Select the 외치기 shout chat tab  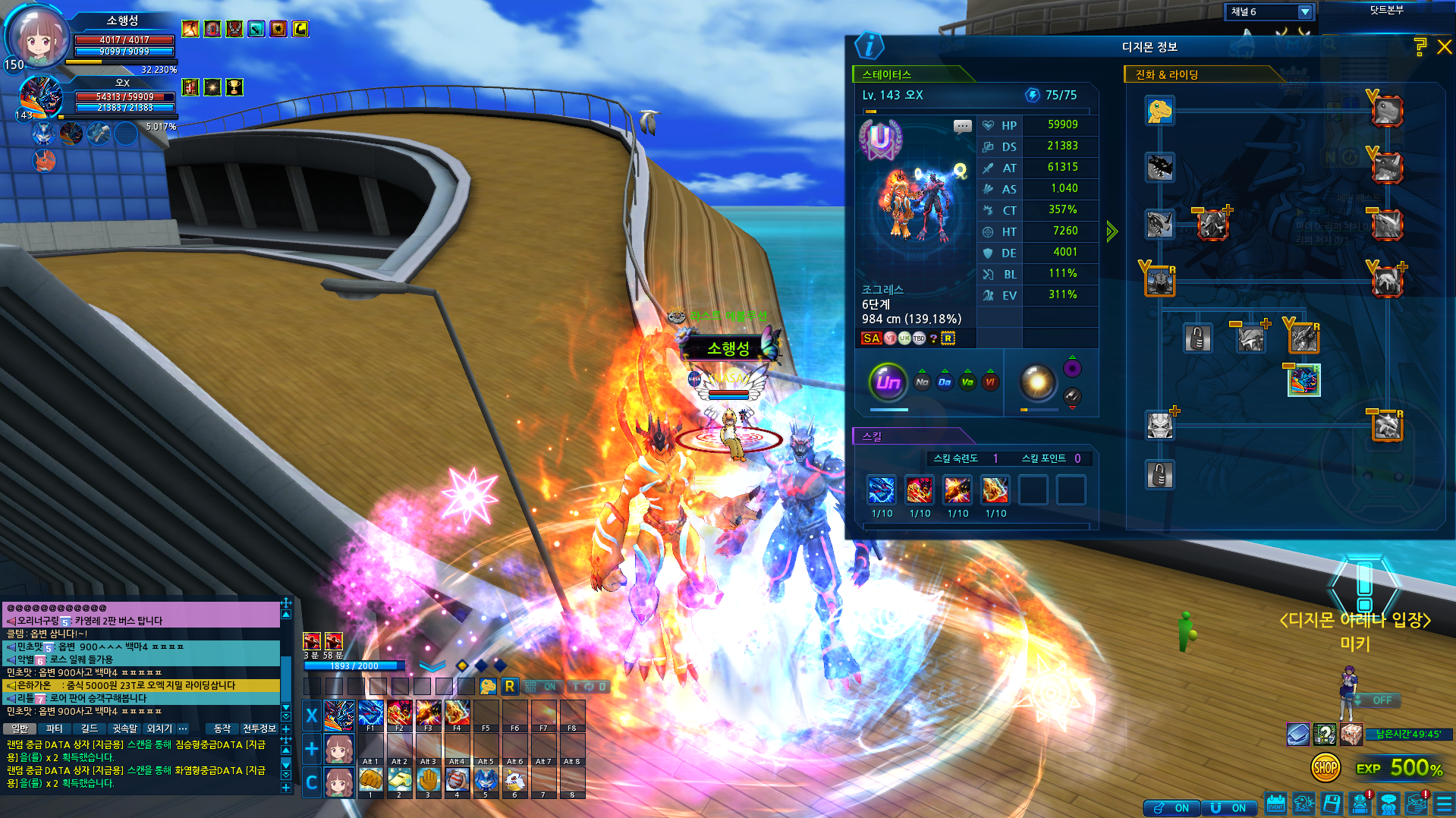[x=159, y=728]
